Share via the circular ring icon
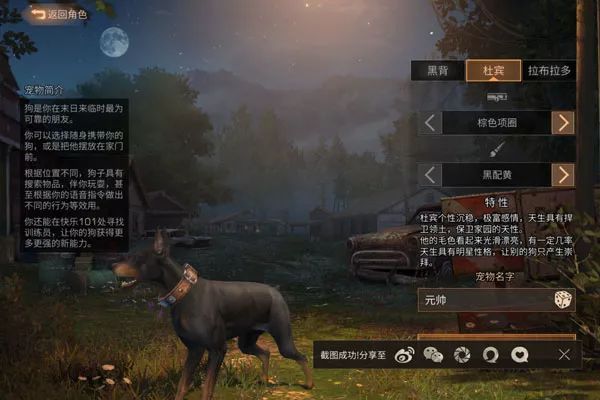Image resolution: width=600 pixels, height=400 pixels. point(491,354)
